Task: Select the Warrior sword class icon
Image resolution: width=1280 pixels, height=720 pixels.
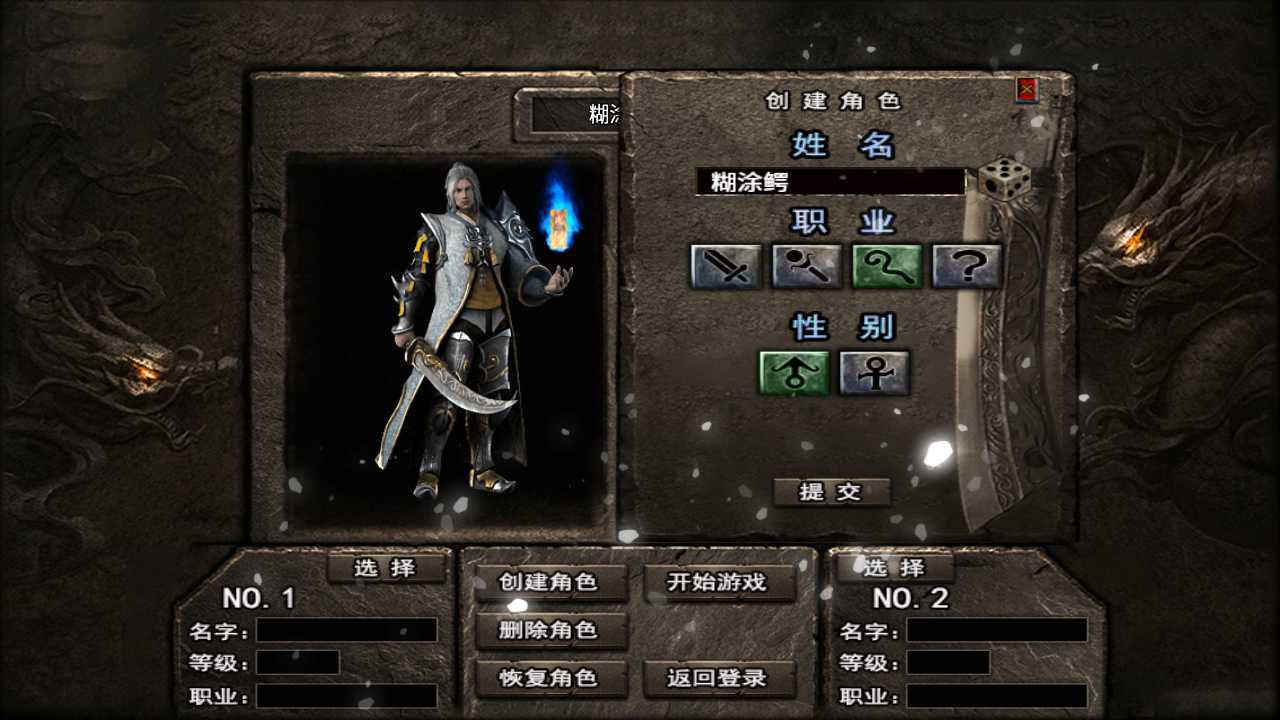Action: (726, 266)
